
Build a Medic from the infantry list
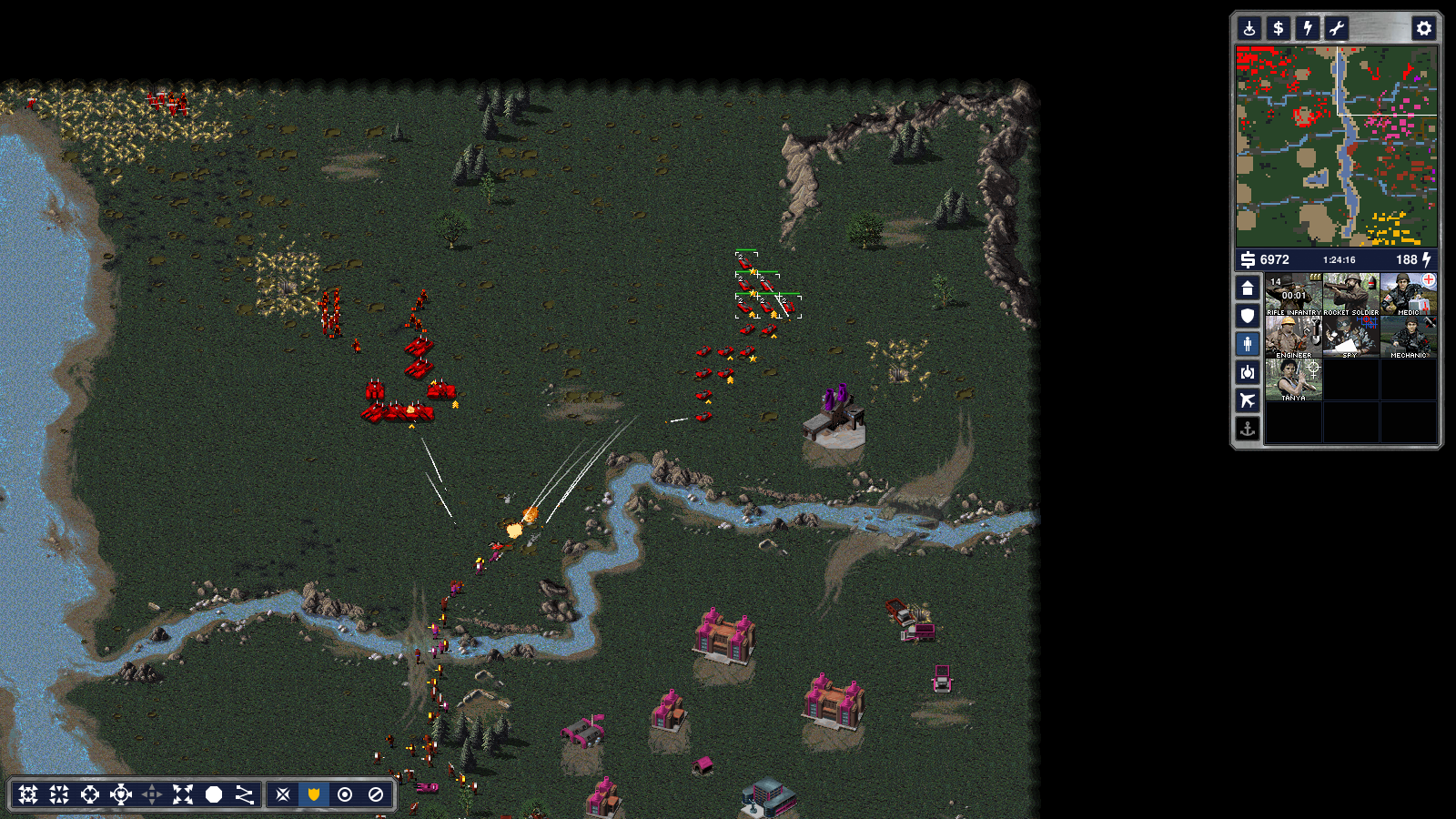[1409, 294]
